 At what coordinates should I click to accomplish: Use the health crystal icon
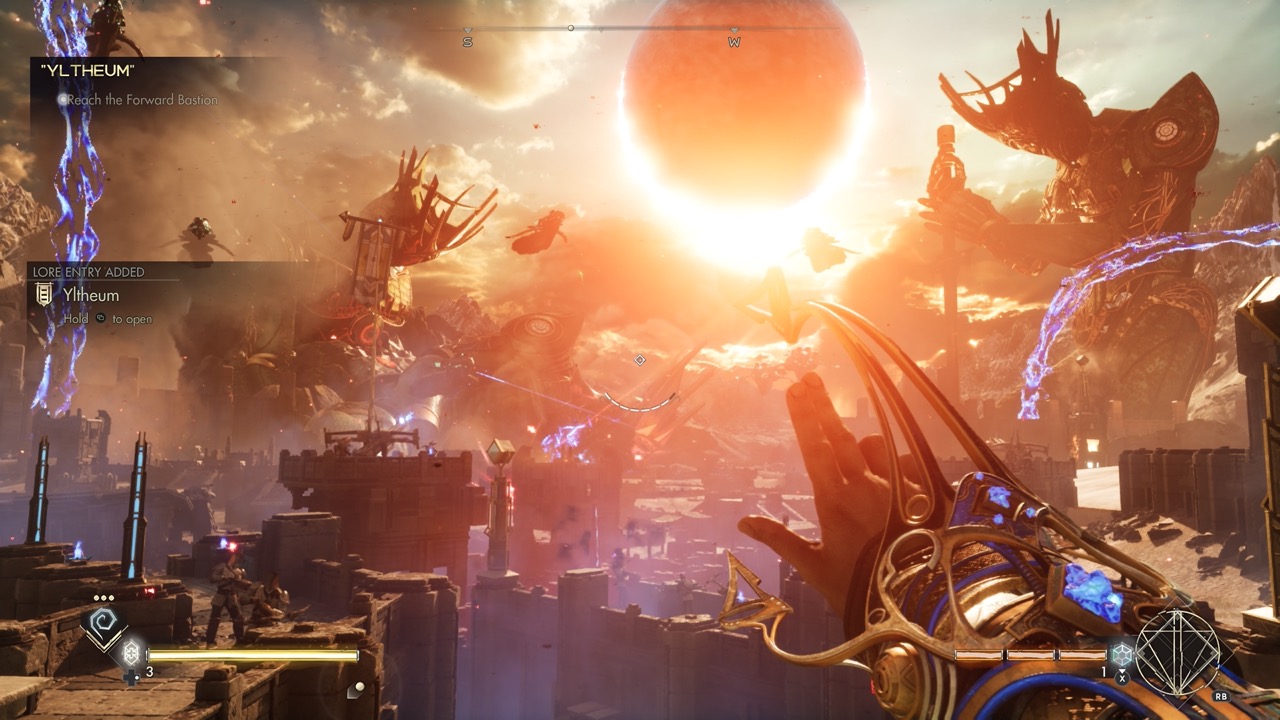[x=130, y=655]
